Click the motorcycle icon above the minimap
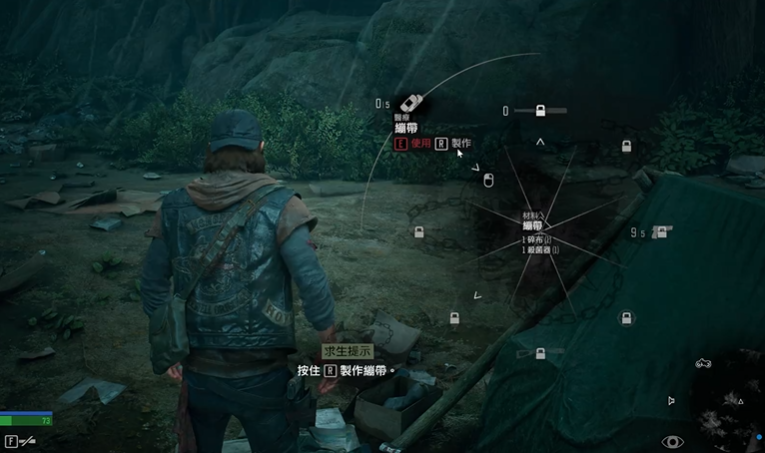Screen dimensions: 765x453 pos(703,363)
